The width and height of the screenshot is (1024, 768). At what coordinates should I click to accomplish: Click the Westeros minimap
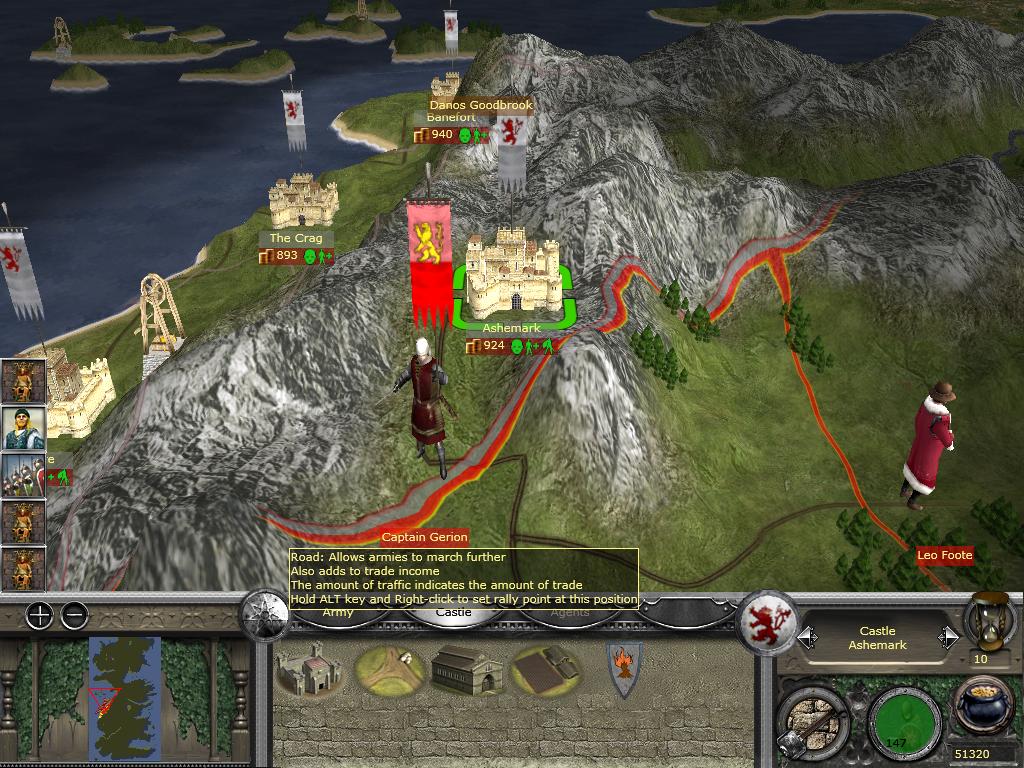tap(124, 697)
